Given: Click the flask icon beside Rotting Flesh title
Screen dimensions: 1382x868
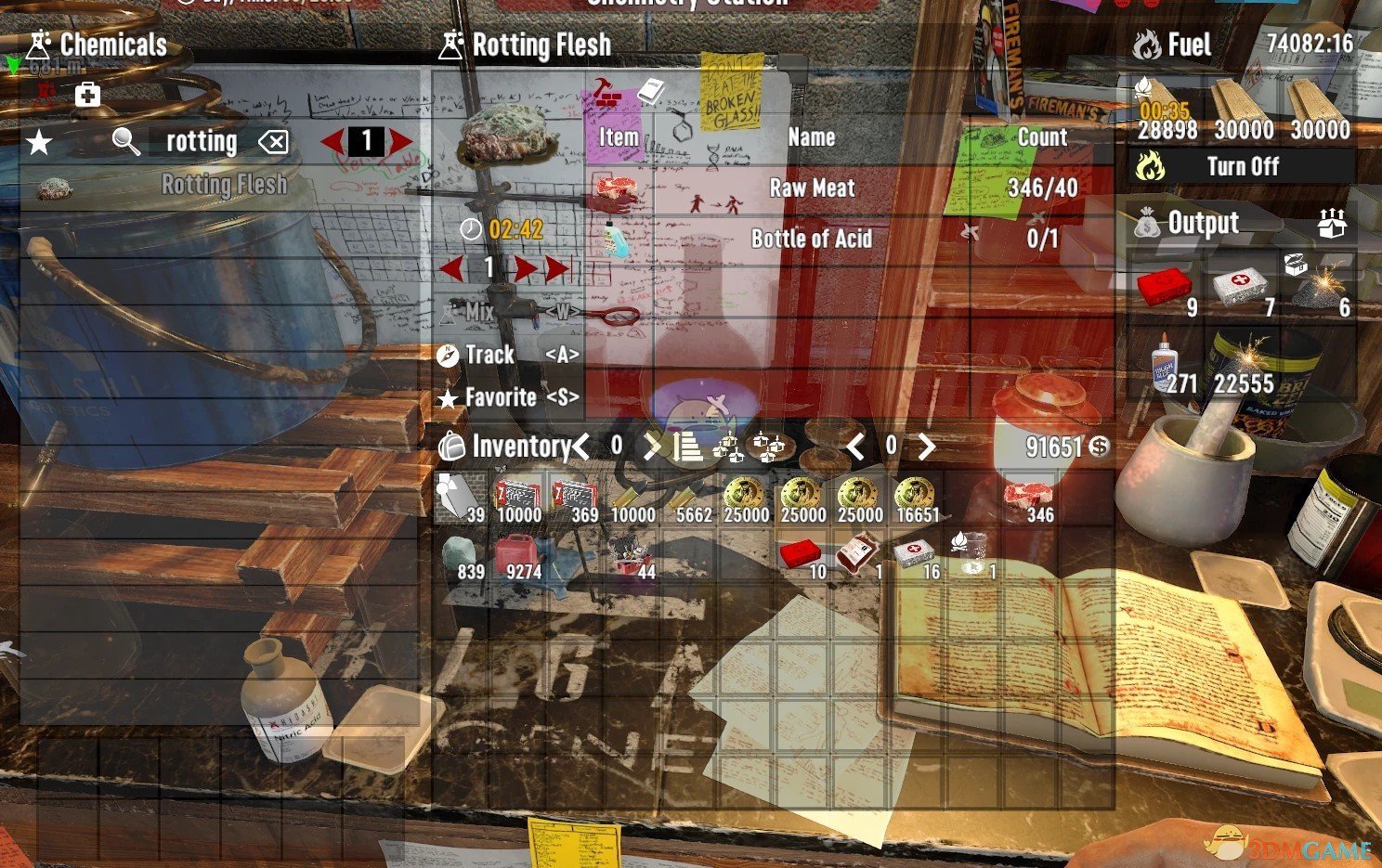Looking at the screenshot, I should pos(452,44).
